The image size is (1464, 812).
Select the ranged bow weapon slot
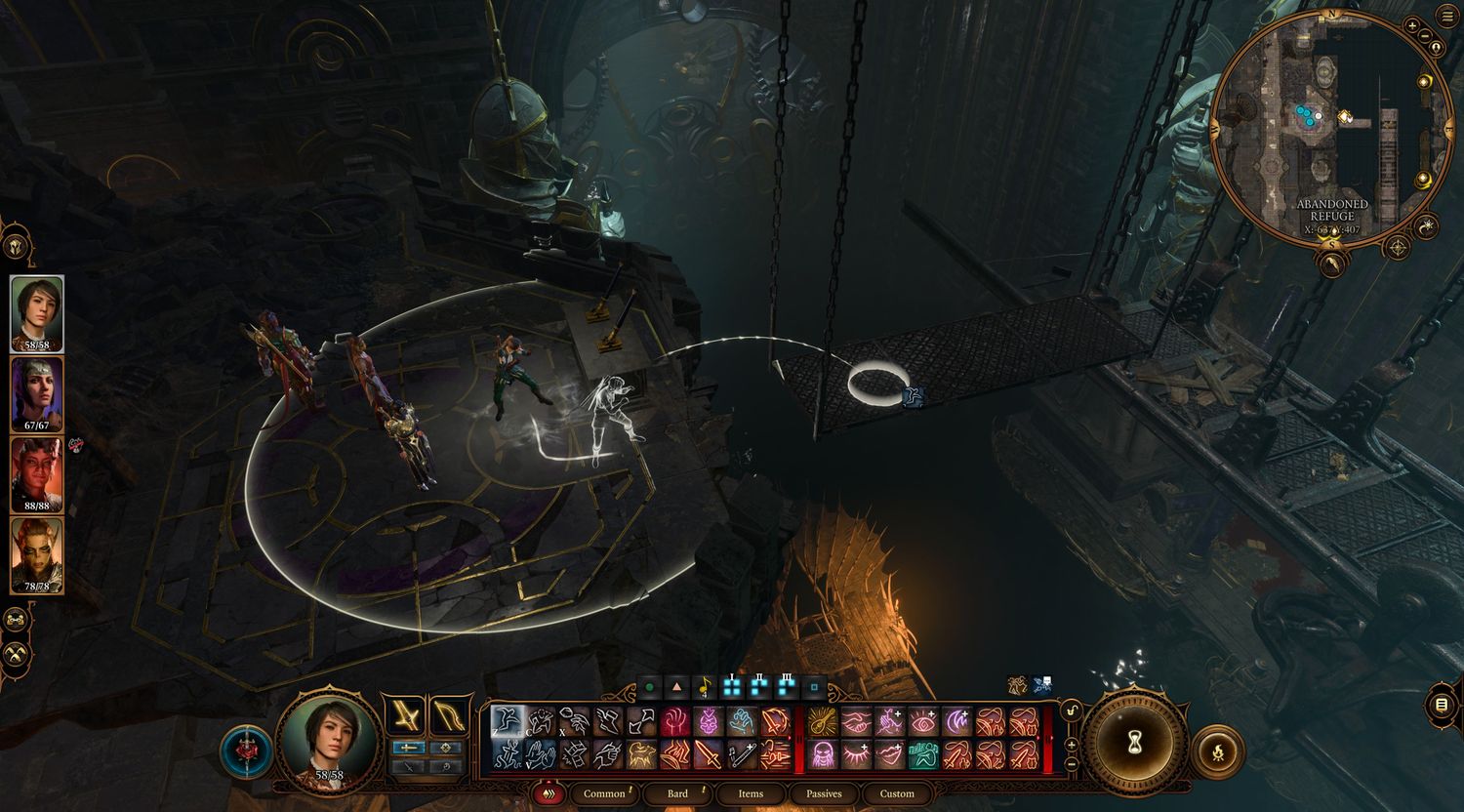(448, 717)
